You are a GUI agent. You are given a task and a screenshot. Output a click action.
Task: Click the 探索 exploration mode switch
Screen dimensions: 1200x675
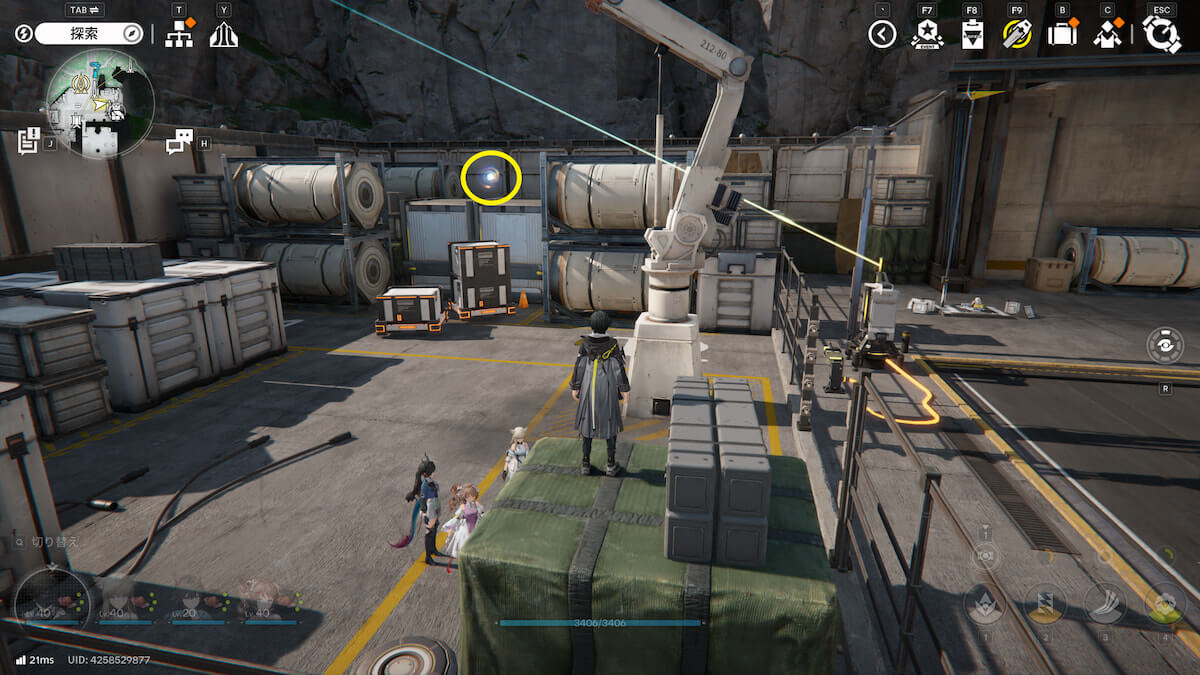(x=90, y=34)
